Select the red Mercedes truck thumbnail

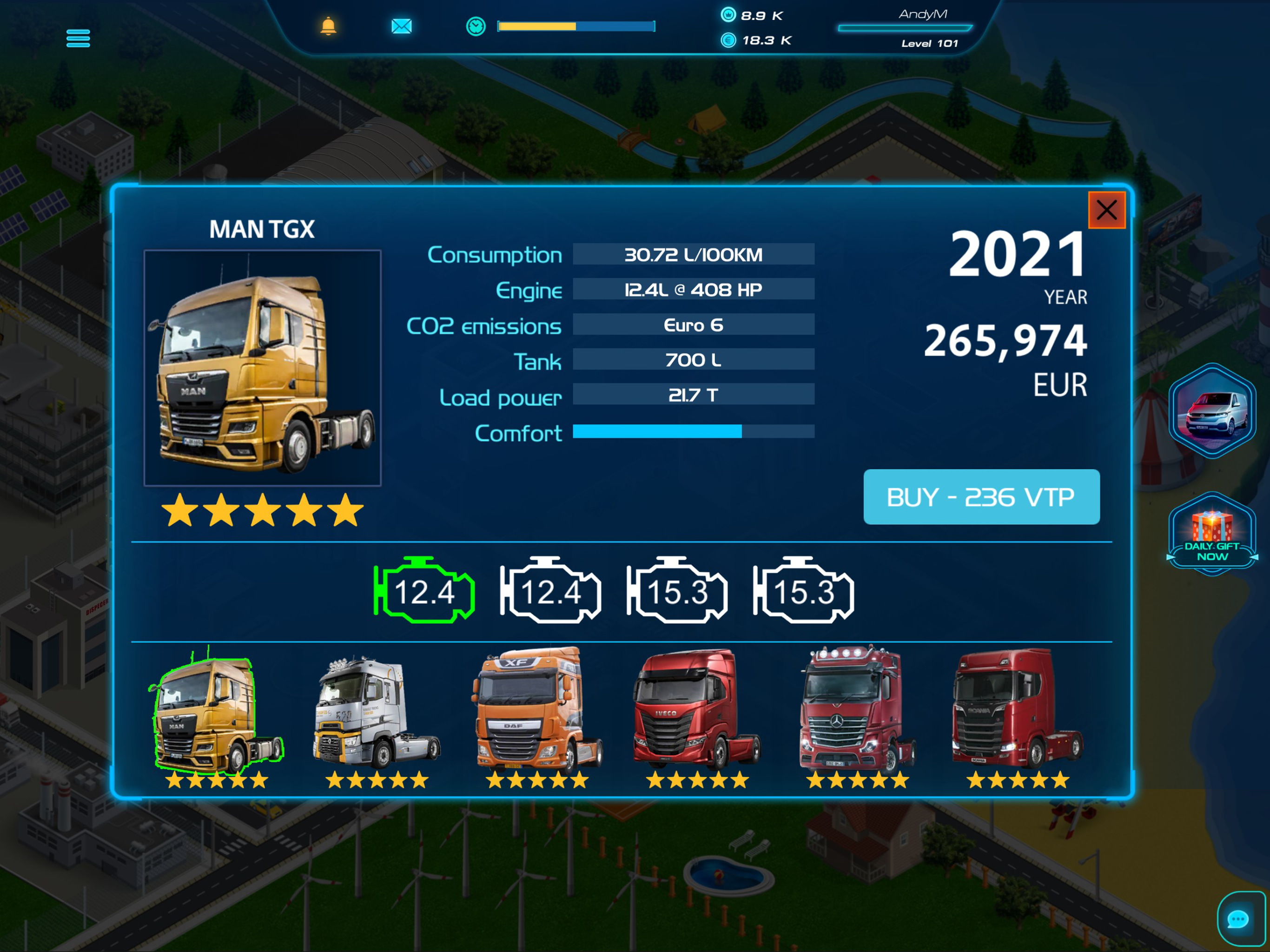pos(857,712)
